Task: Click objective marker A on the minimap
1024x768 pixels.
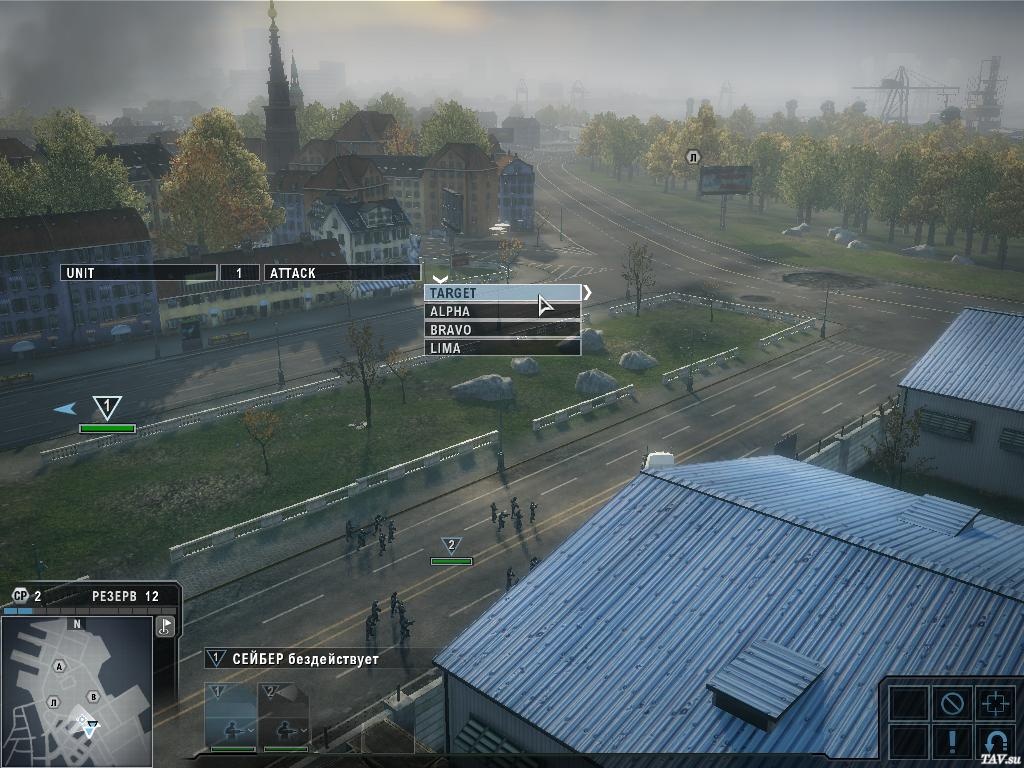Action: [x=60, y=666]
